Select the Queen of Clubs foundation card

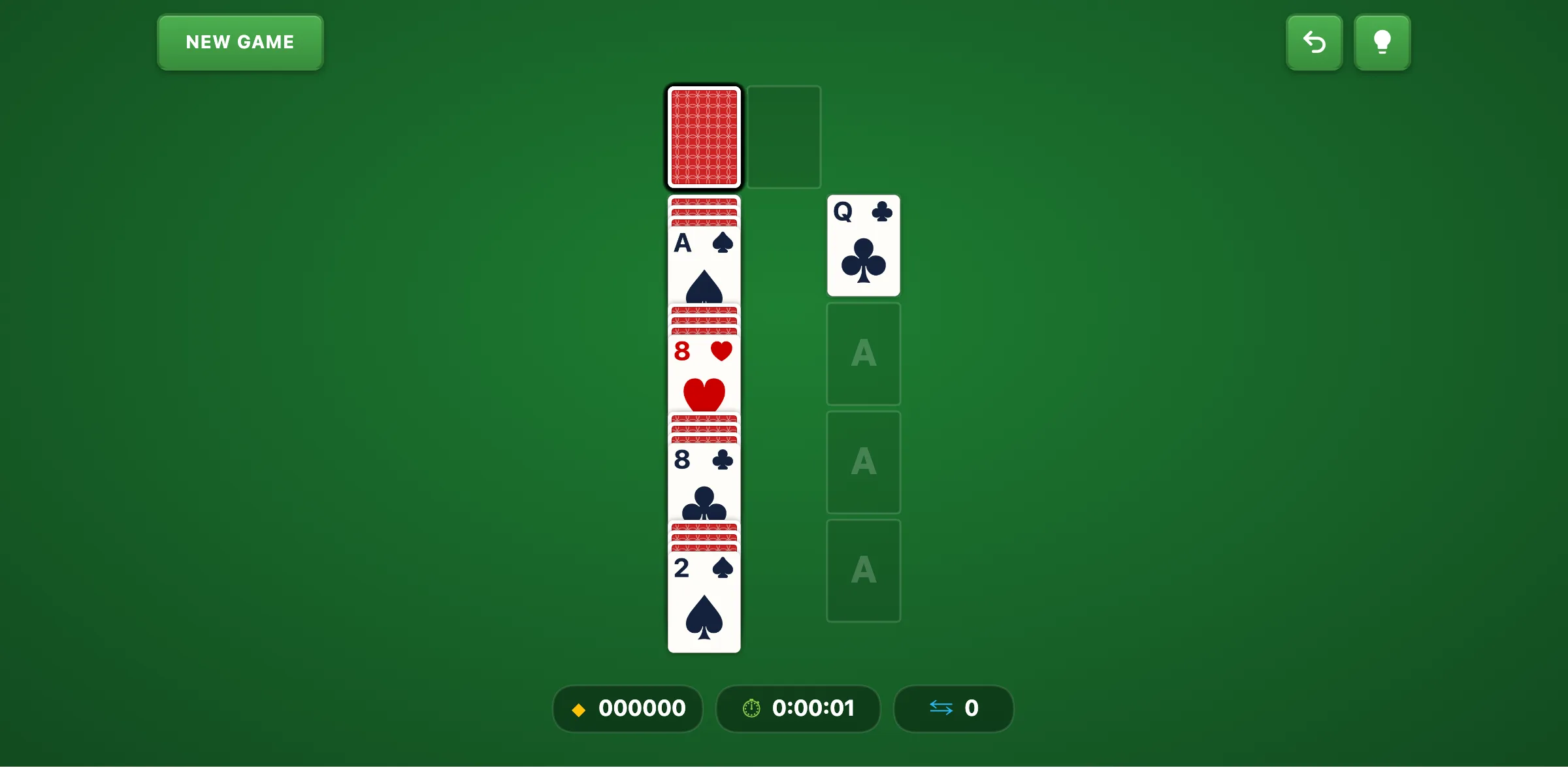[864, 245]
